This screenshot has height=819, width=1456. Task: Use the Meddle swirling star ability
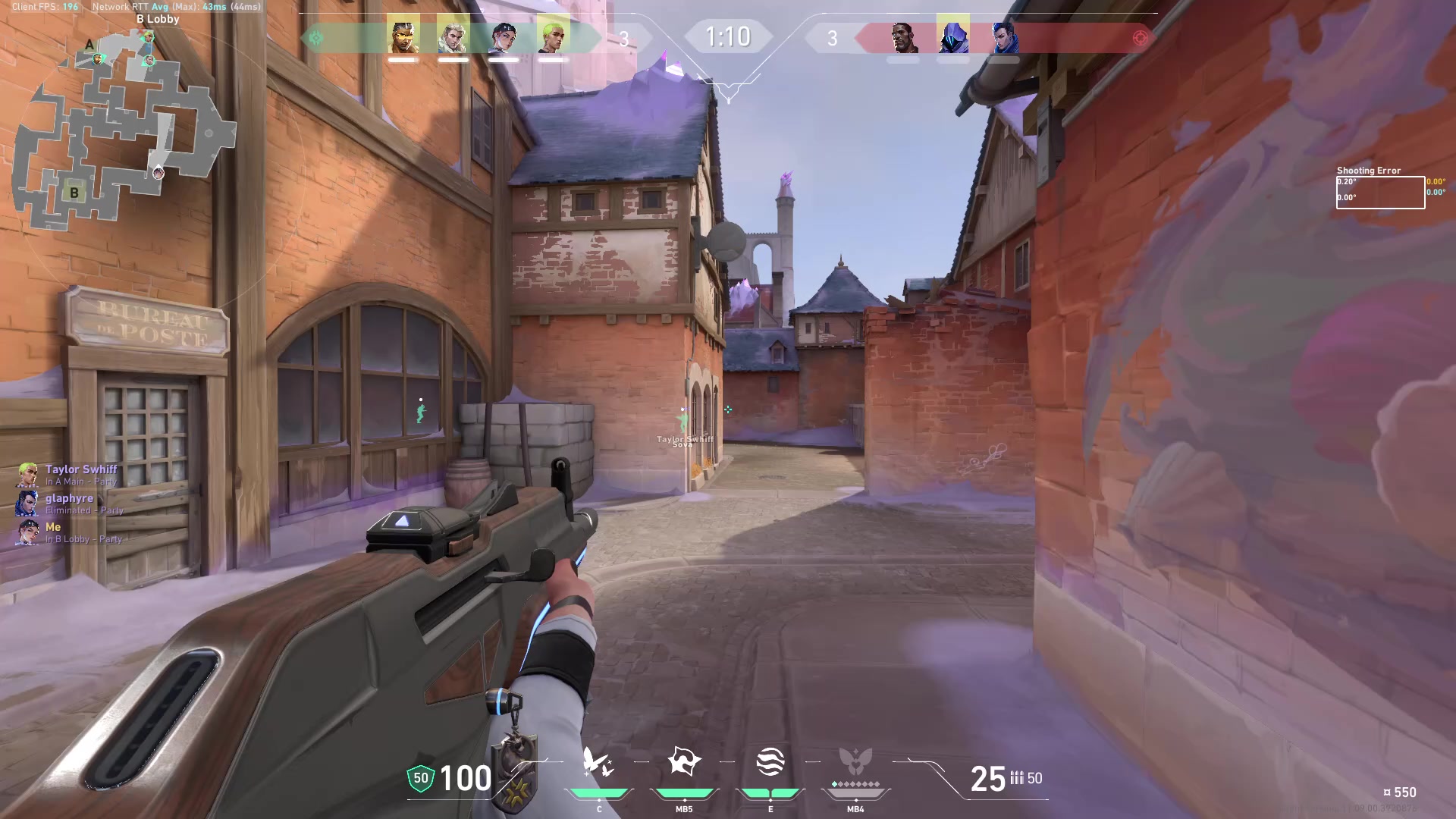(683, 762)
